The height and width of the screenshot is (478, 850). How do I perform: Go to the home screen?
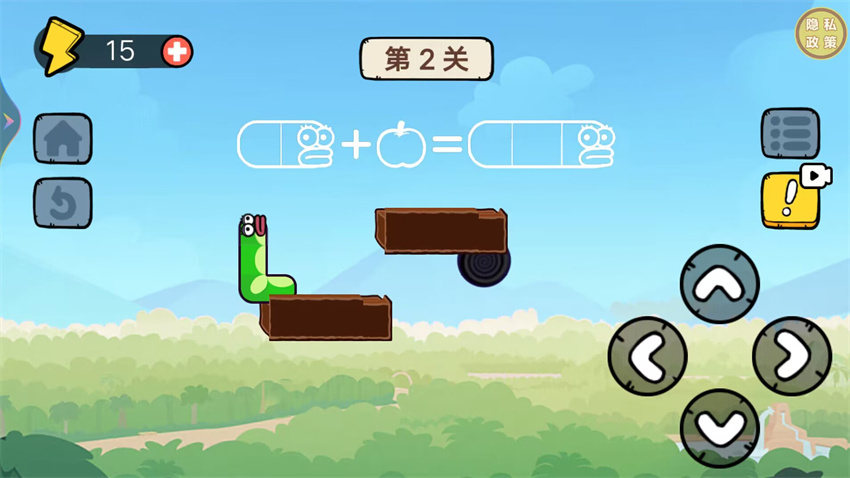click(63, 138)
